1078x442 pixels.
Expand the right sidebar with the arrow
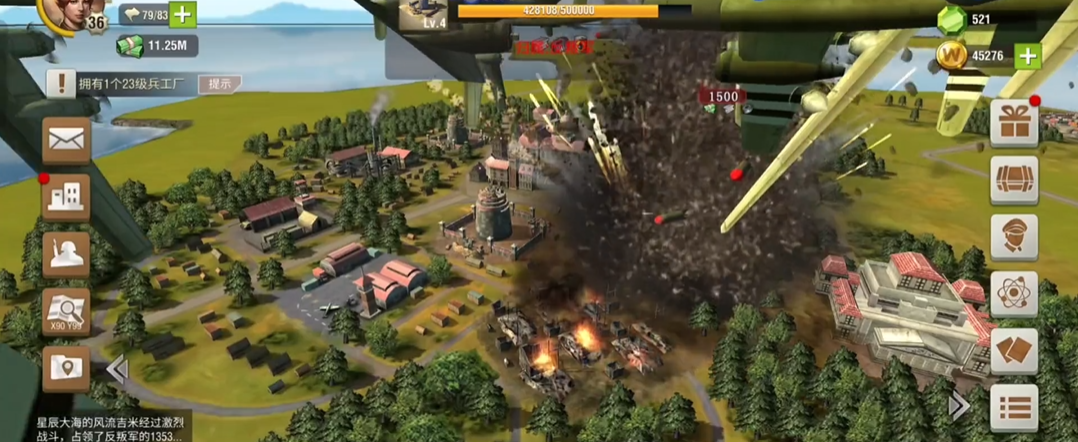pos(958,405)
